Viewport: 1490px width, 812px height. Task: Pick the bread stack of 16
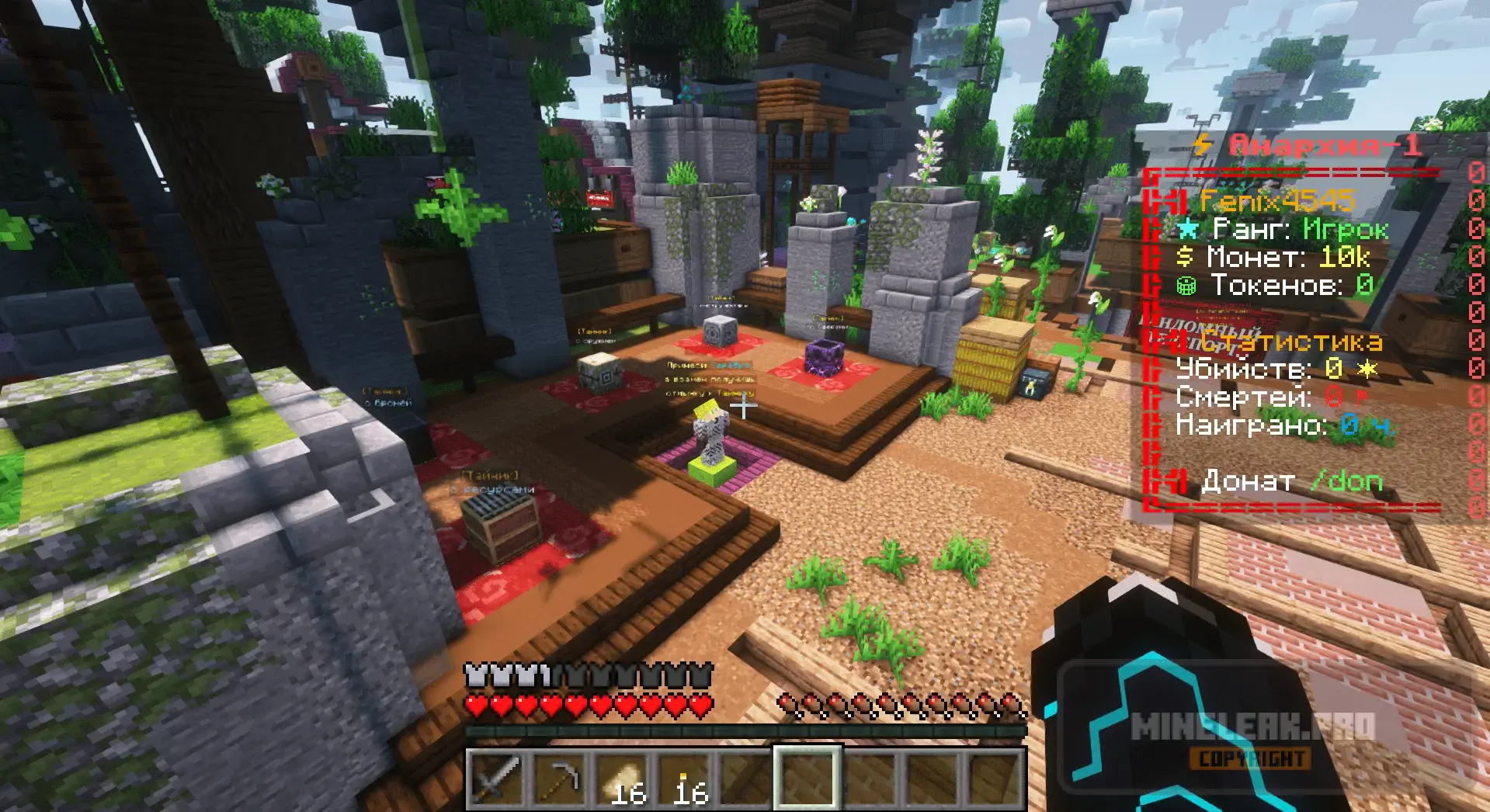tap(621, 779)
